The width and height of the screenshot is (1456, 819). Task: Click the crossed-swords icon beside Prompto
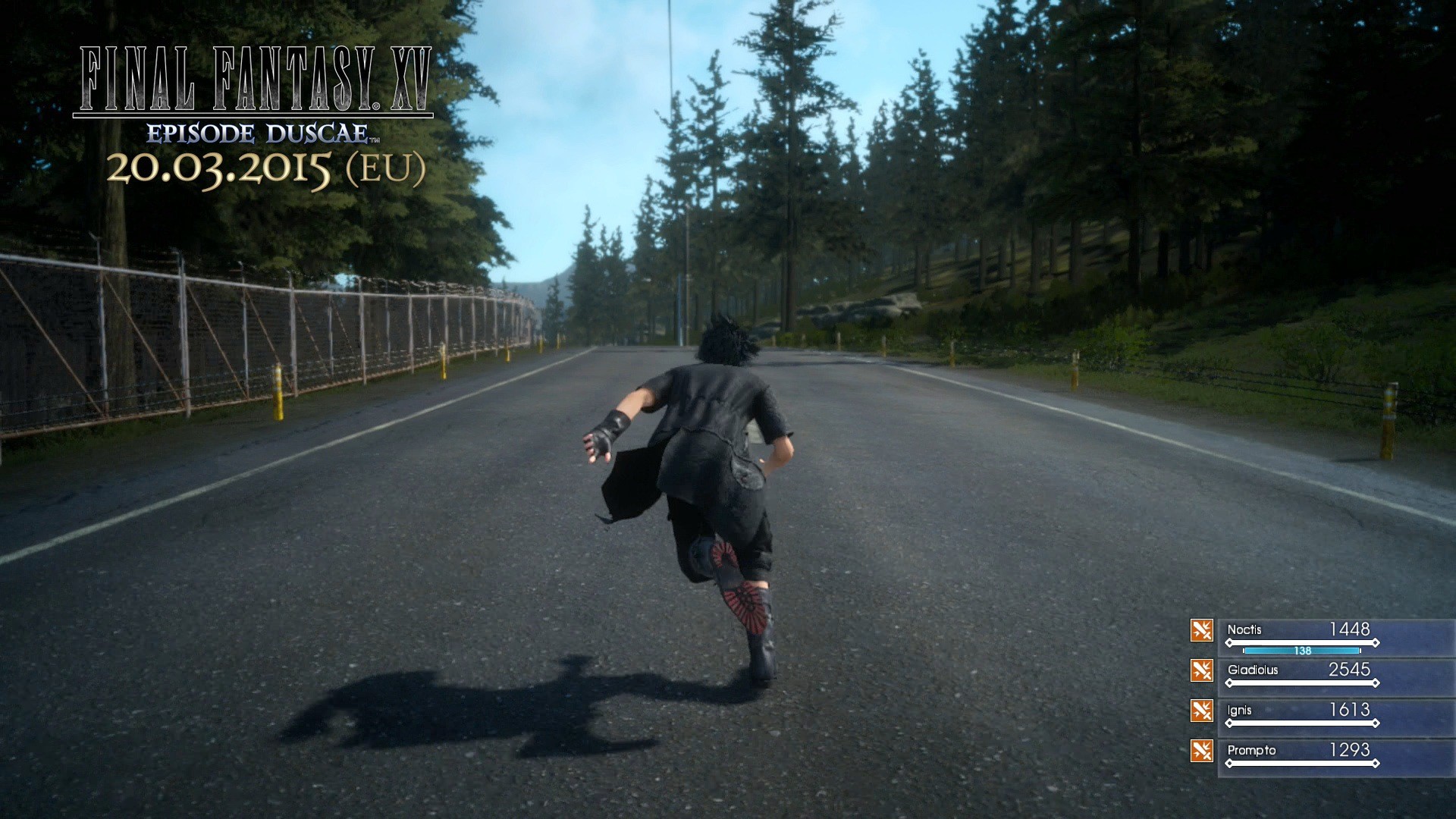click(x=1202, y=750)
